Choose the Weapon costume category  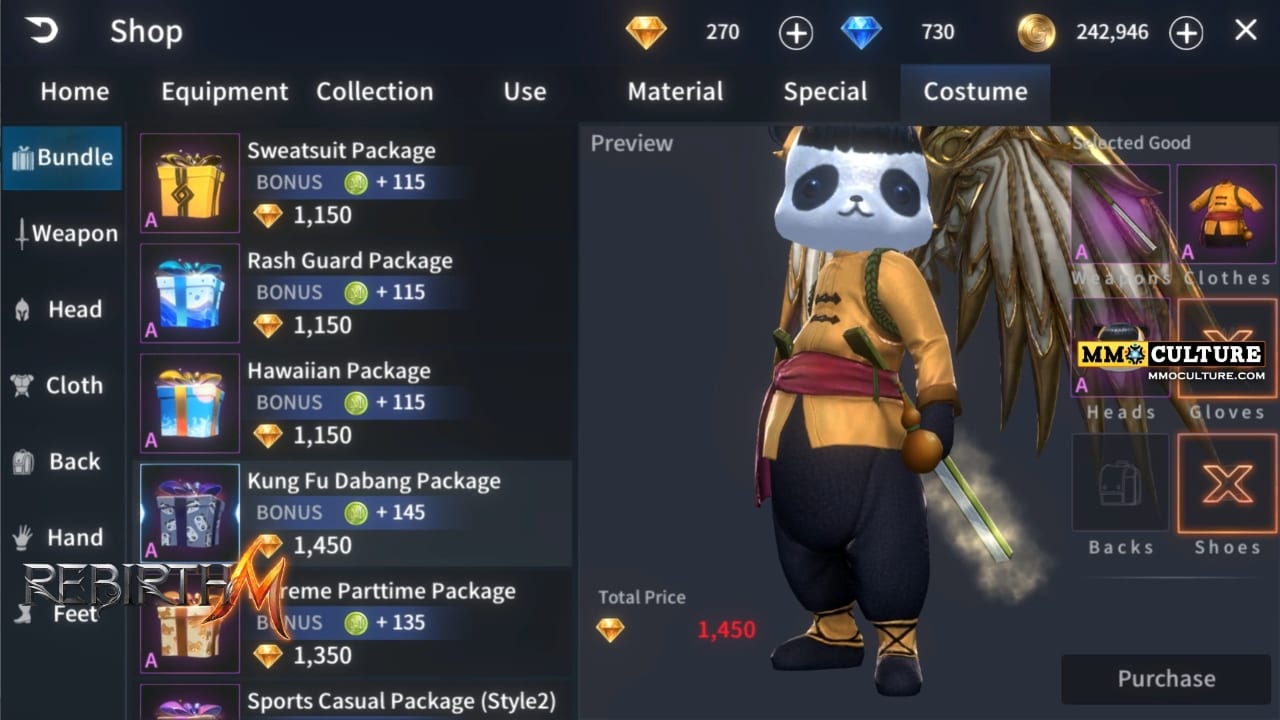coord(64,234)
